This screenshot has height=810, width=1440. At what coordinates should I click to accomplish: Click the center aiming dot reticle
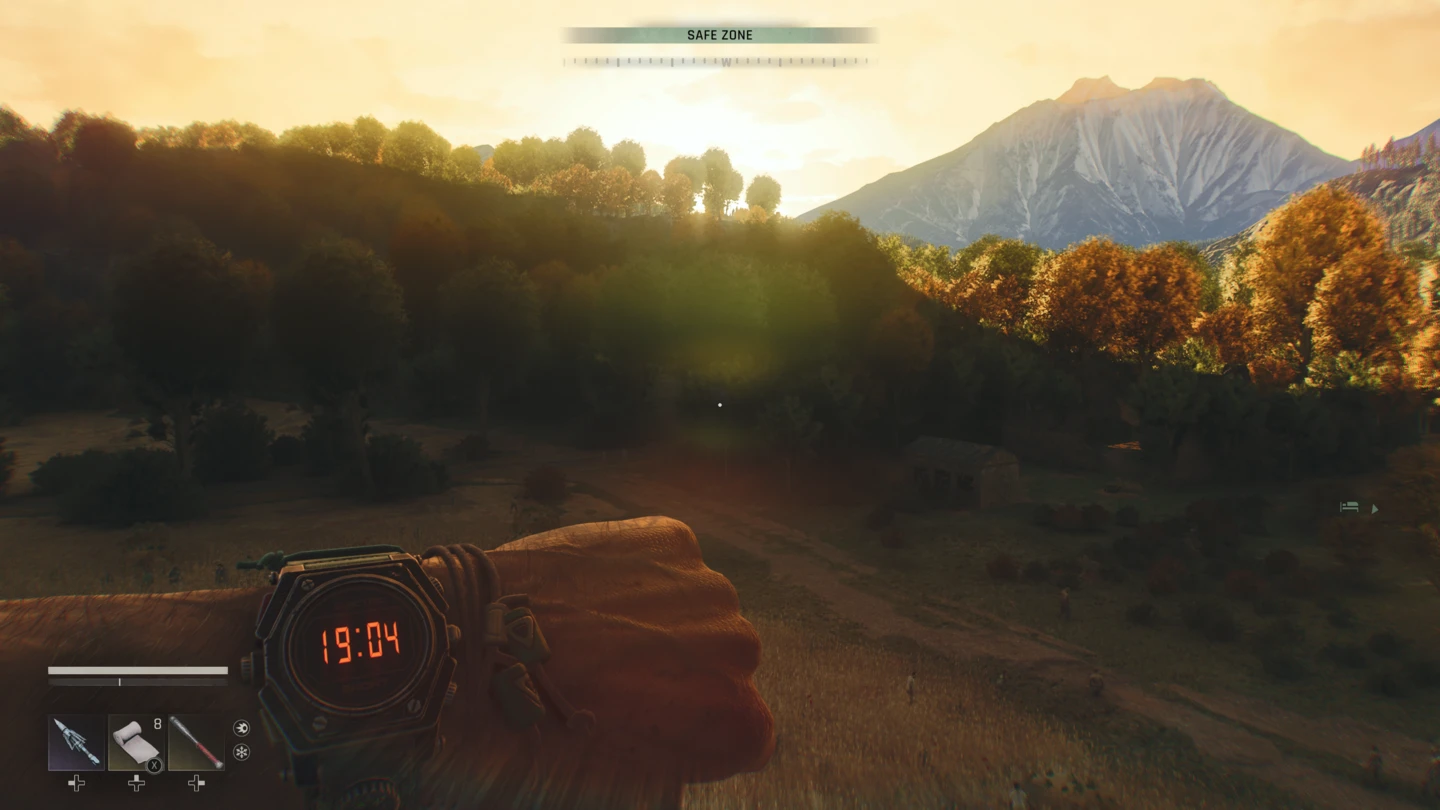coord(722,404)
